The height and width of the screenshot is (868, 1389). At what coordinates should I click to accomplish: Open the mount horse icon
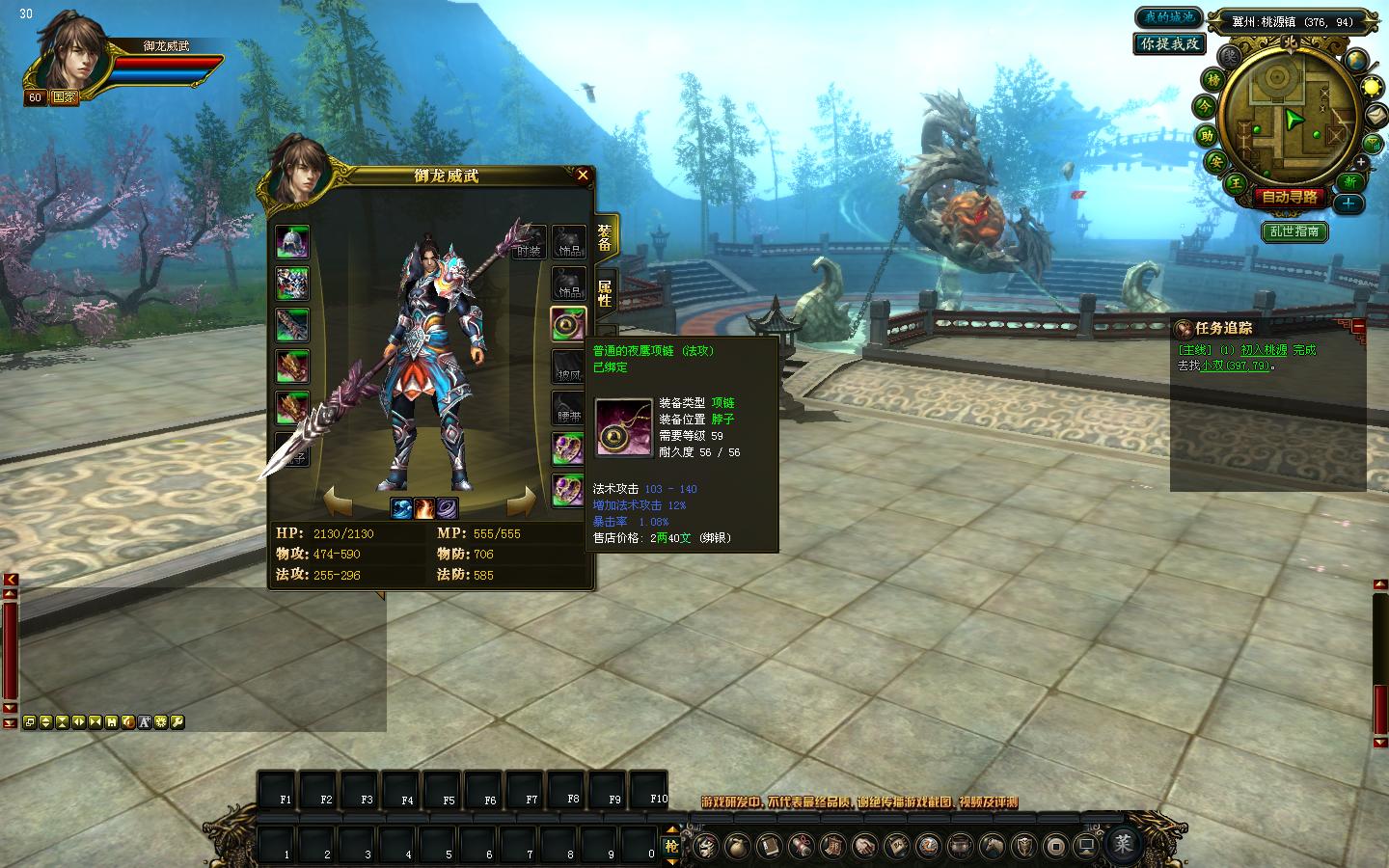[x=992, y=846]
